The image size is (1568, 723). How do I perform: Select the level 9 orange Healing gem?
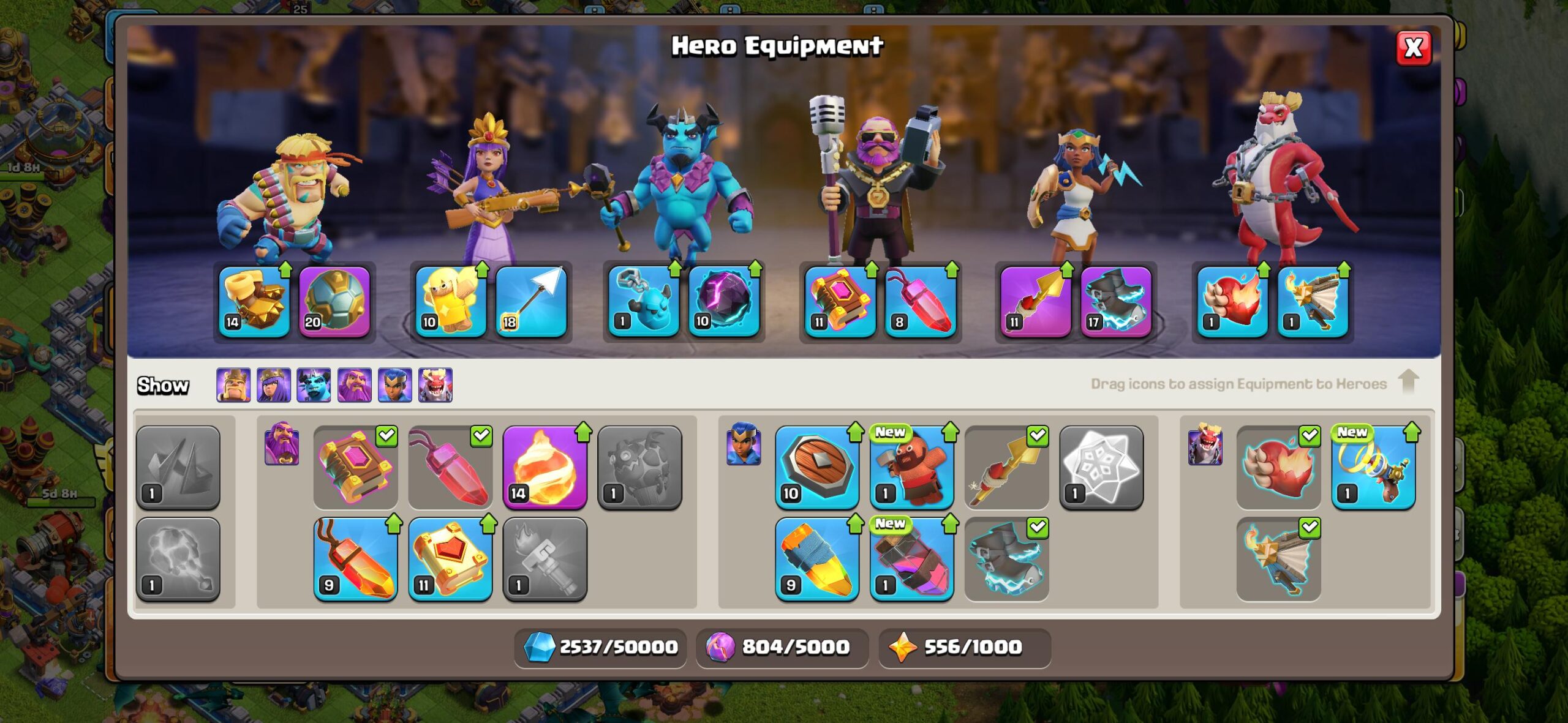pos(355,559)
